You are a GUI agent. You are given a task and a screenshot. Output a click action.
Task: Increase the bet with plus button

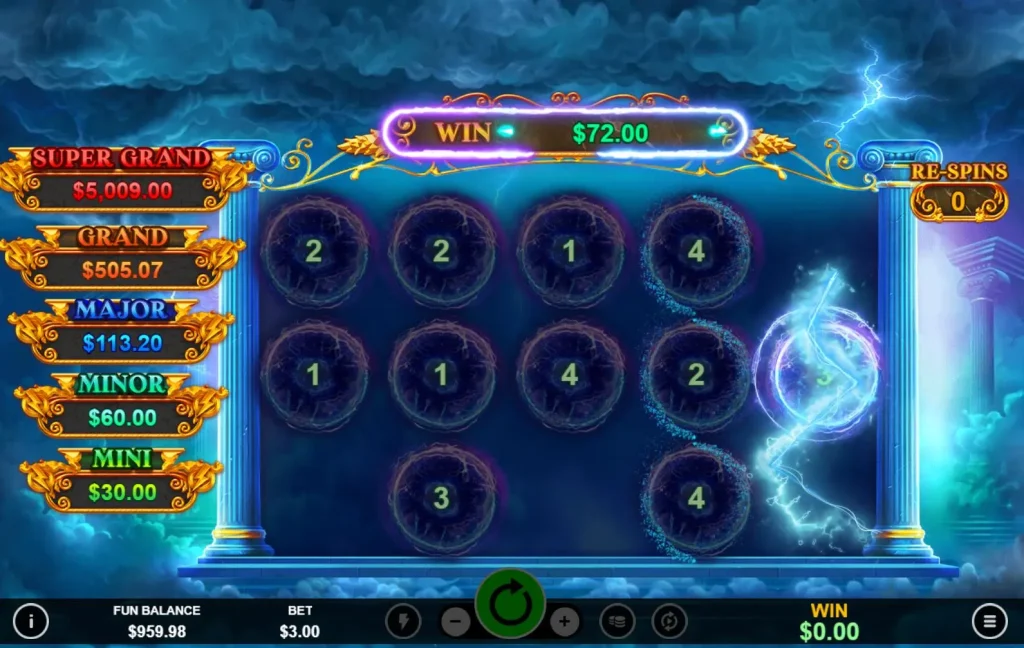564,621
